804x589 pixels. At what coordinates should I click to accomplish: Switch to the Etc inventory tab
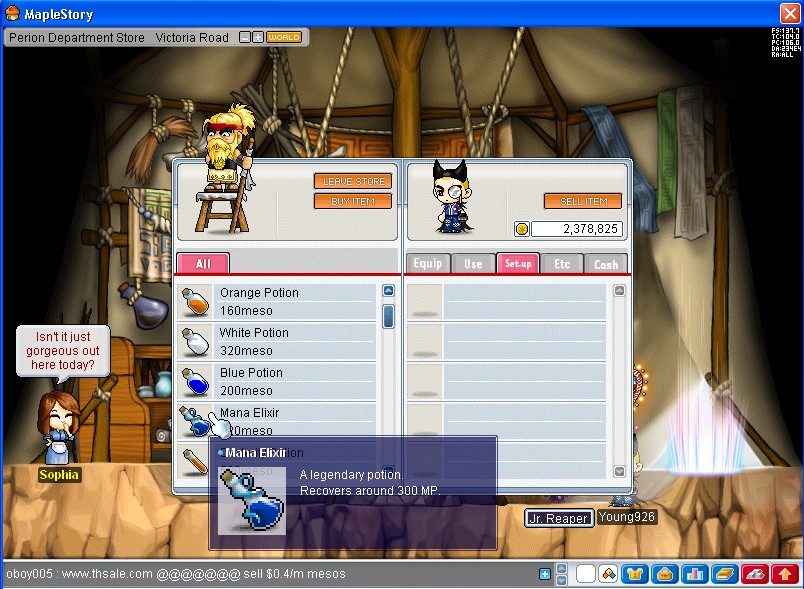click(562, 264)
